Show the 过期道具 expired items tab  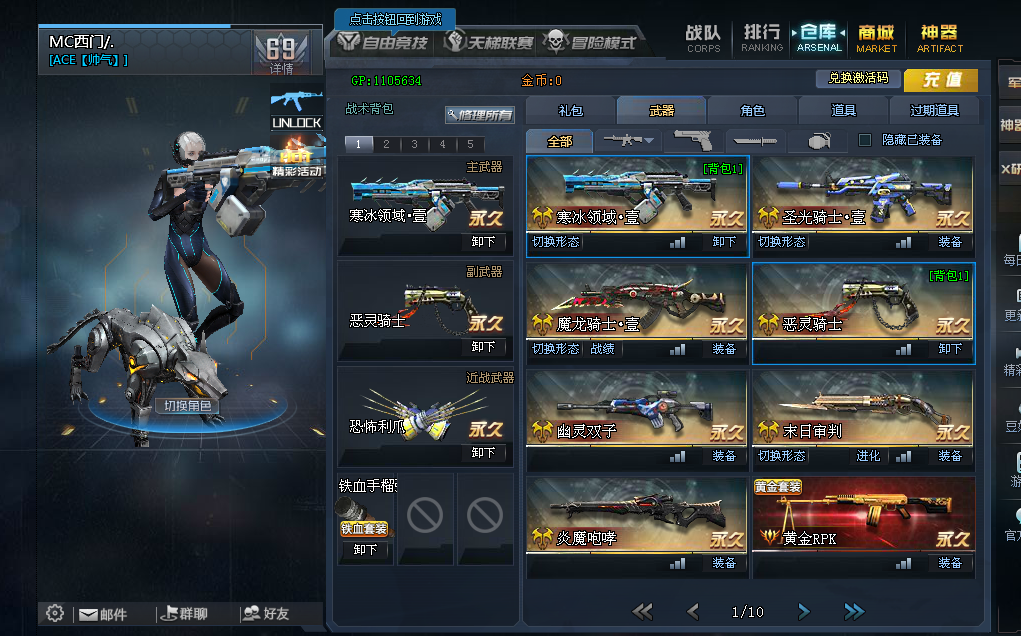pyautogui.click(x=934, y=111)
